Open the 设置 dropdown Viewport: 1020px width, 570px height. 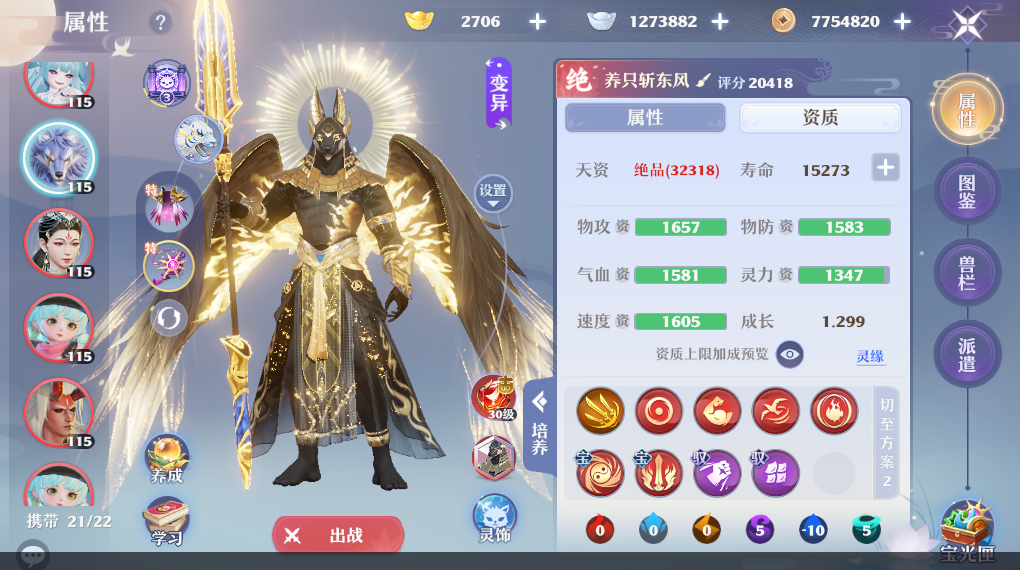(x=493, y=193)
